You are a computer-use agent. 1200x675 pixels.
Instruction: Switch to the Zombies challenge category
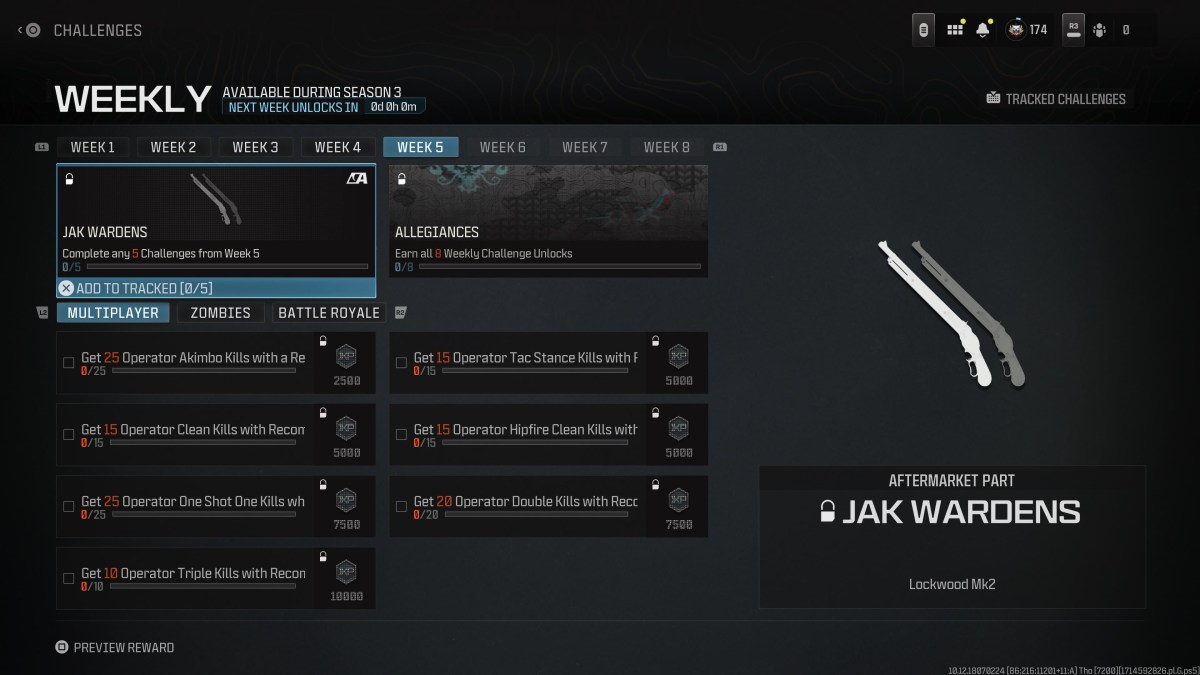coord(220,313)
